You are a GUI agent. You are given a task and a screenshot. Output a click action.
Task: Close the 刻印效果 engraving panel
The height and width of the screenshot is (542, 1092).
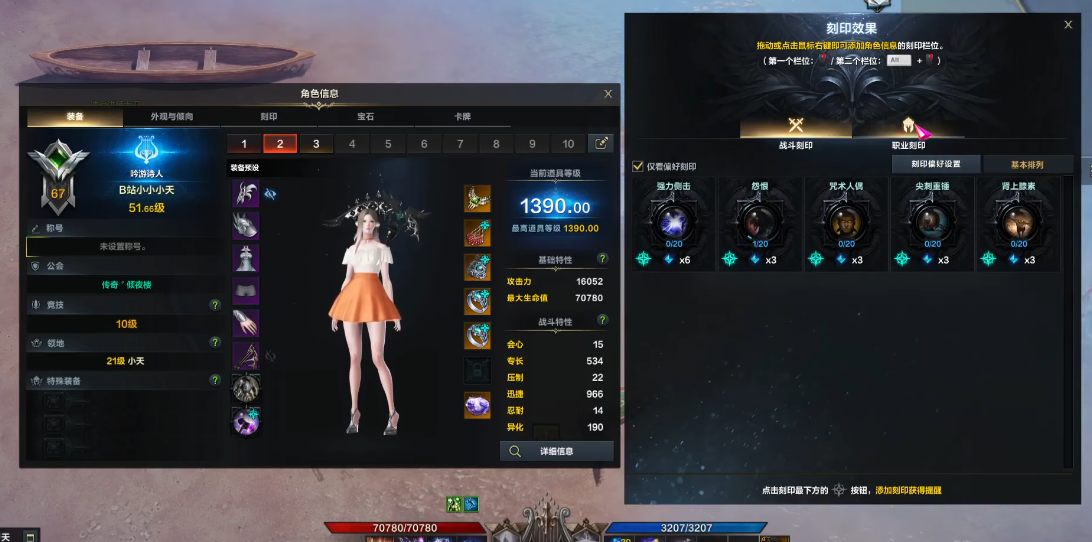tap(1068, 25)
